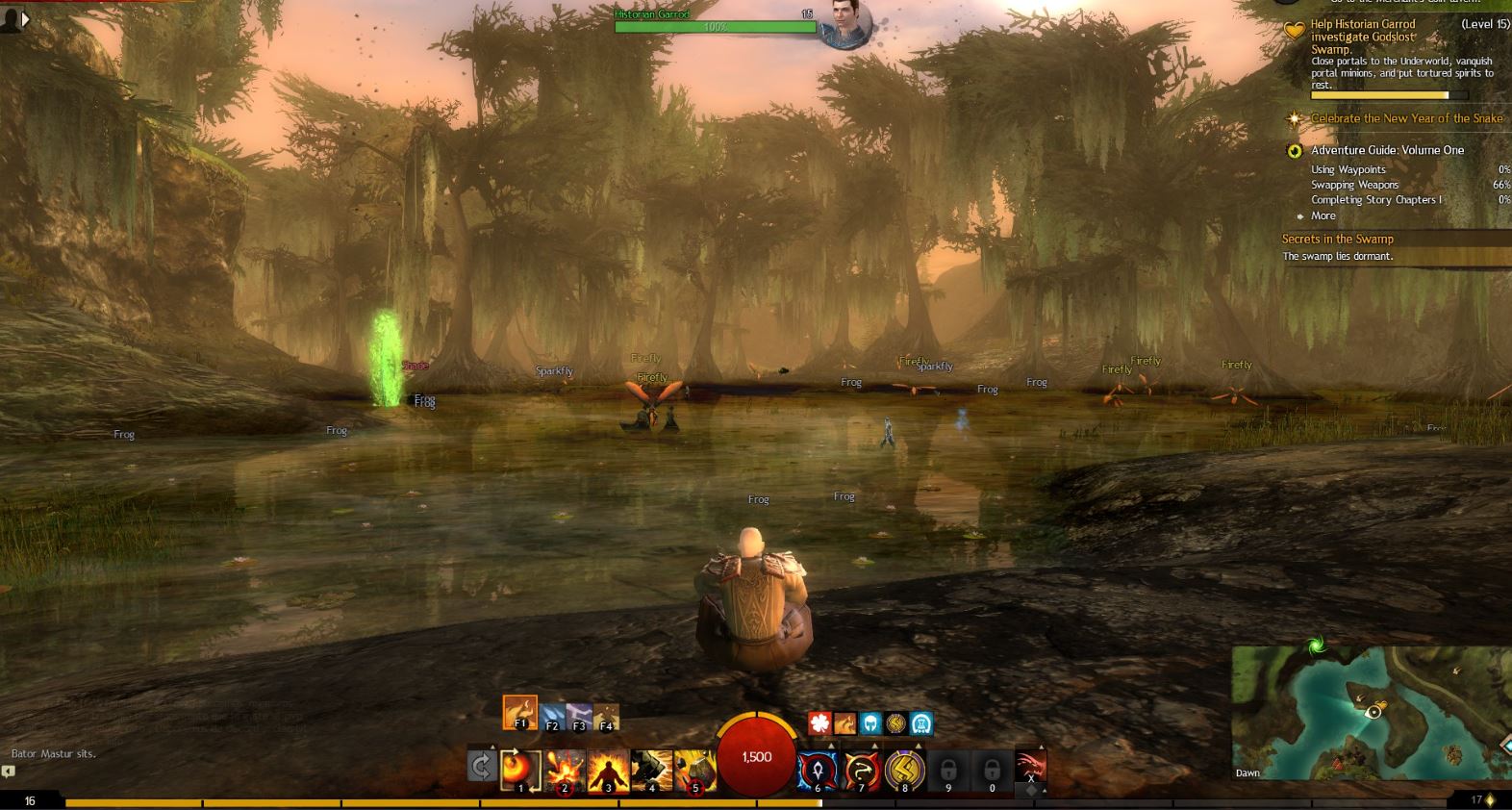The image size is (1512, 810).
Task: Open the Adventure Guide: Volume One entry
Action: (x=1386, y=151)
